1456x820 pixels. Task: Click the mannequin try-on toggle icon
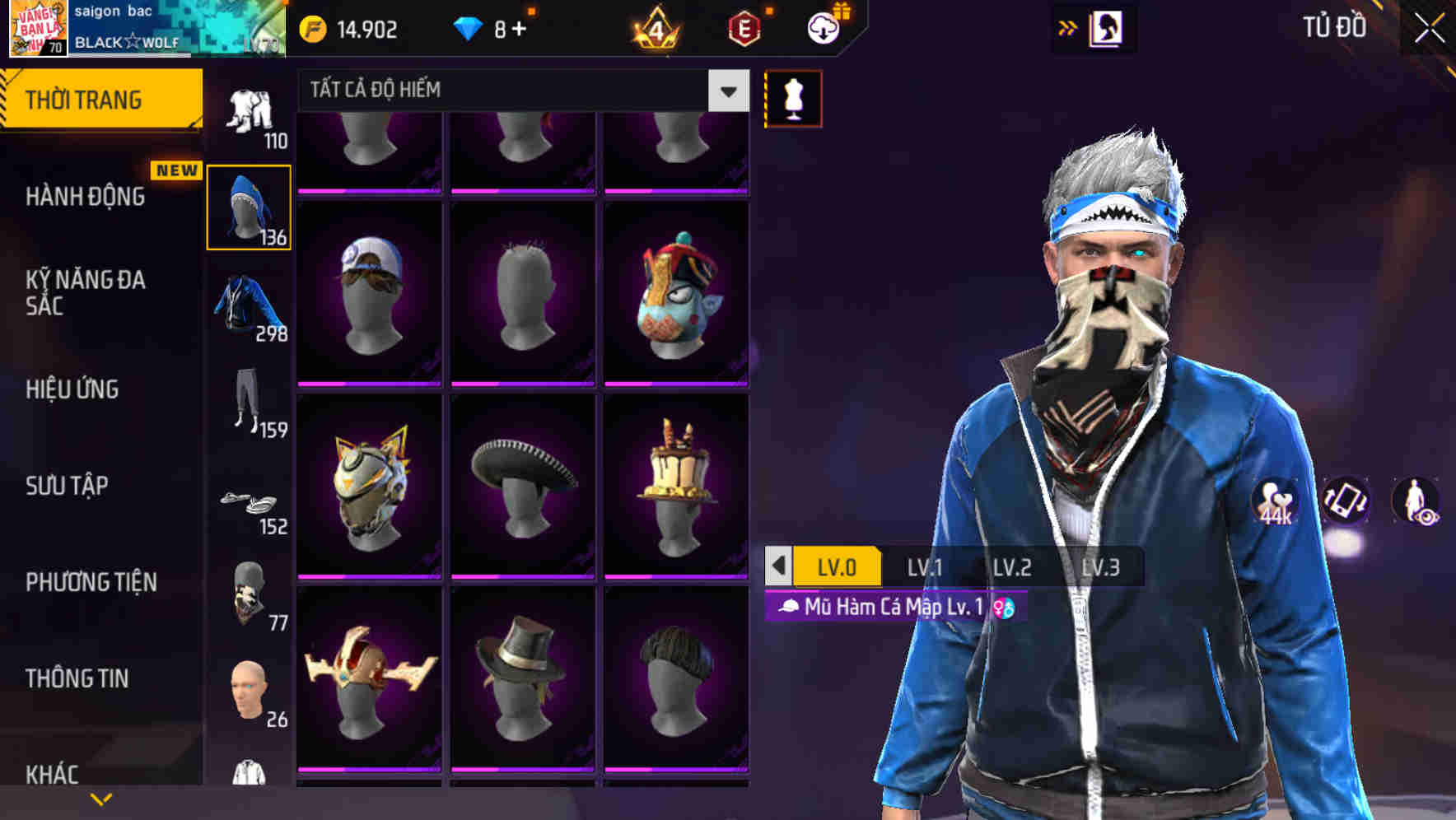[x=793, y=97]
